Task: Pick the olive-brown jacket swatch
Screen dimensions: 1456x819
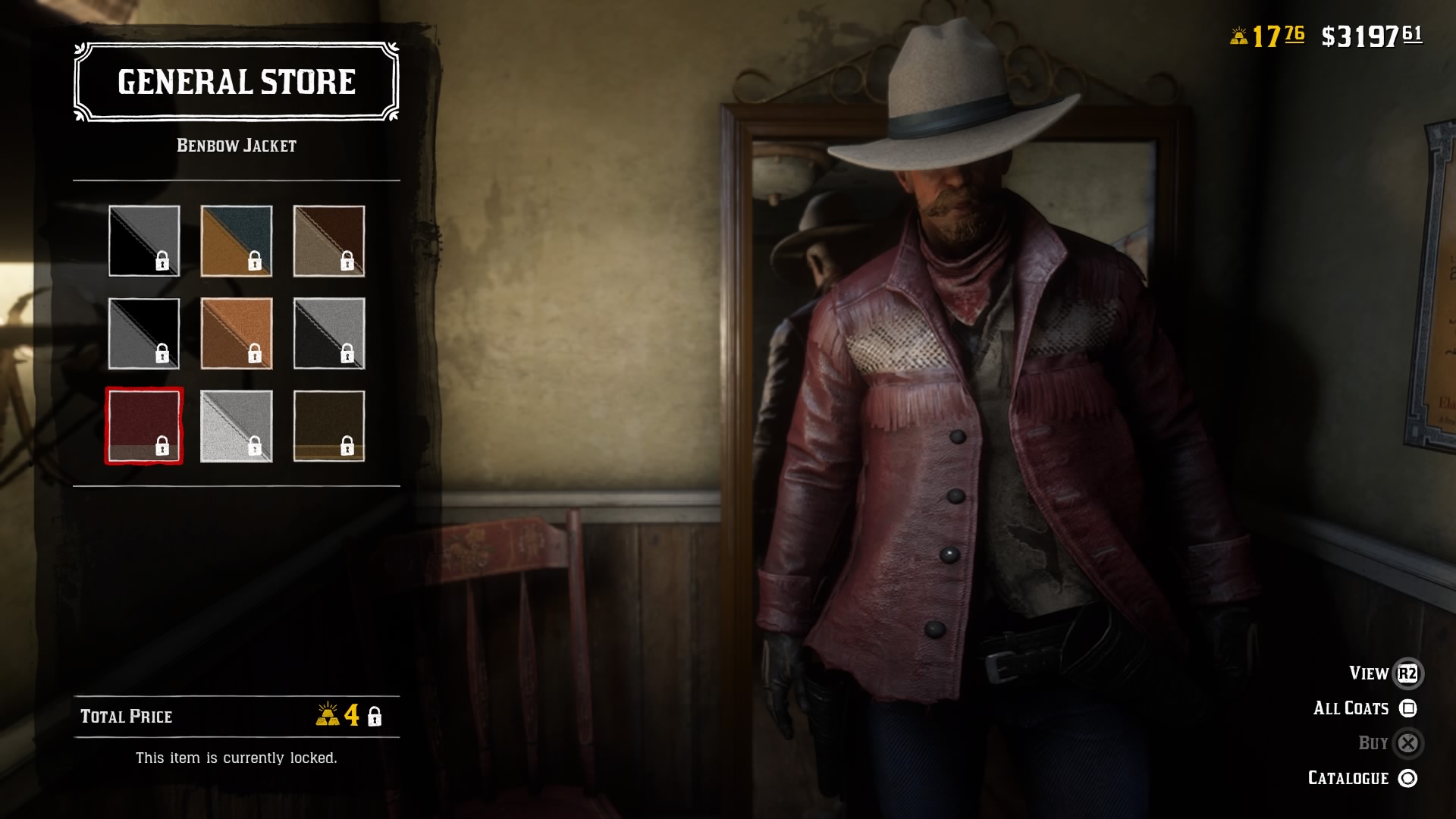Action: [329, 426]
